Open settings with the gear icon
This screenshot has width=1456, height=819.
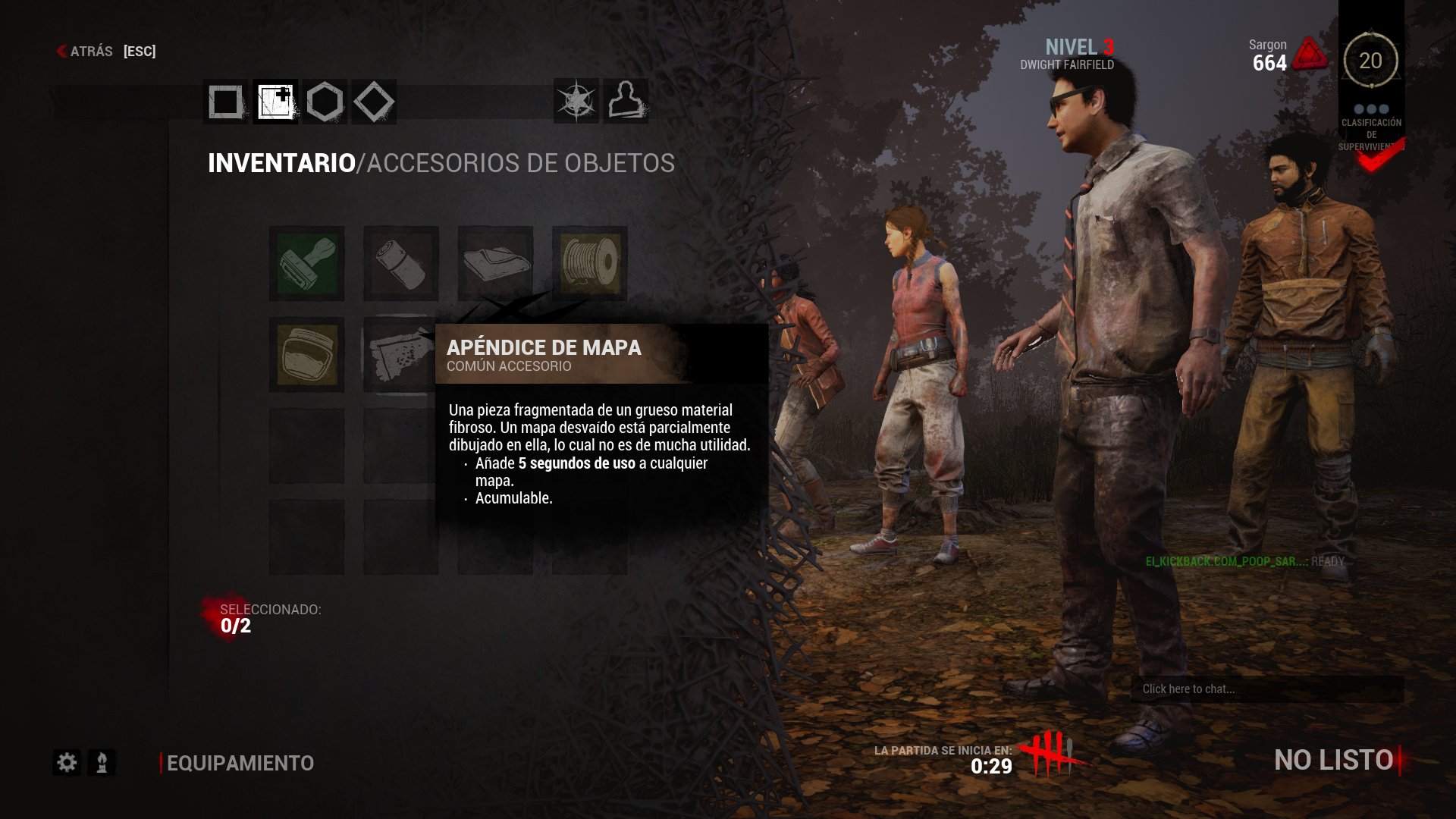click(x=67, y=764)
